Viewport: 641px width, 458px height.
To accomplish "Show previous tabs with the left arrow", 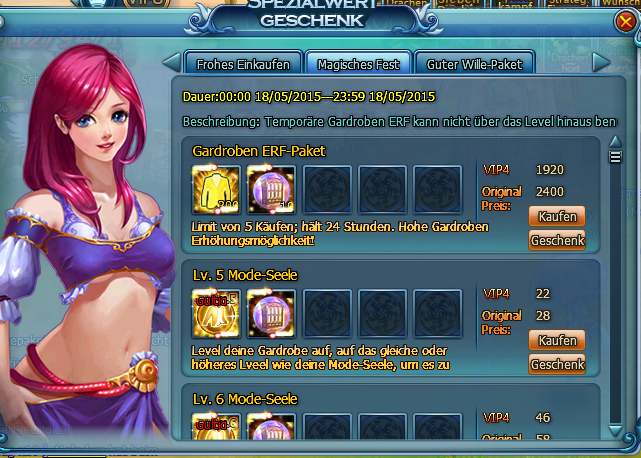I will (x=171, y=62).
